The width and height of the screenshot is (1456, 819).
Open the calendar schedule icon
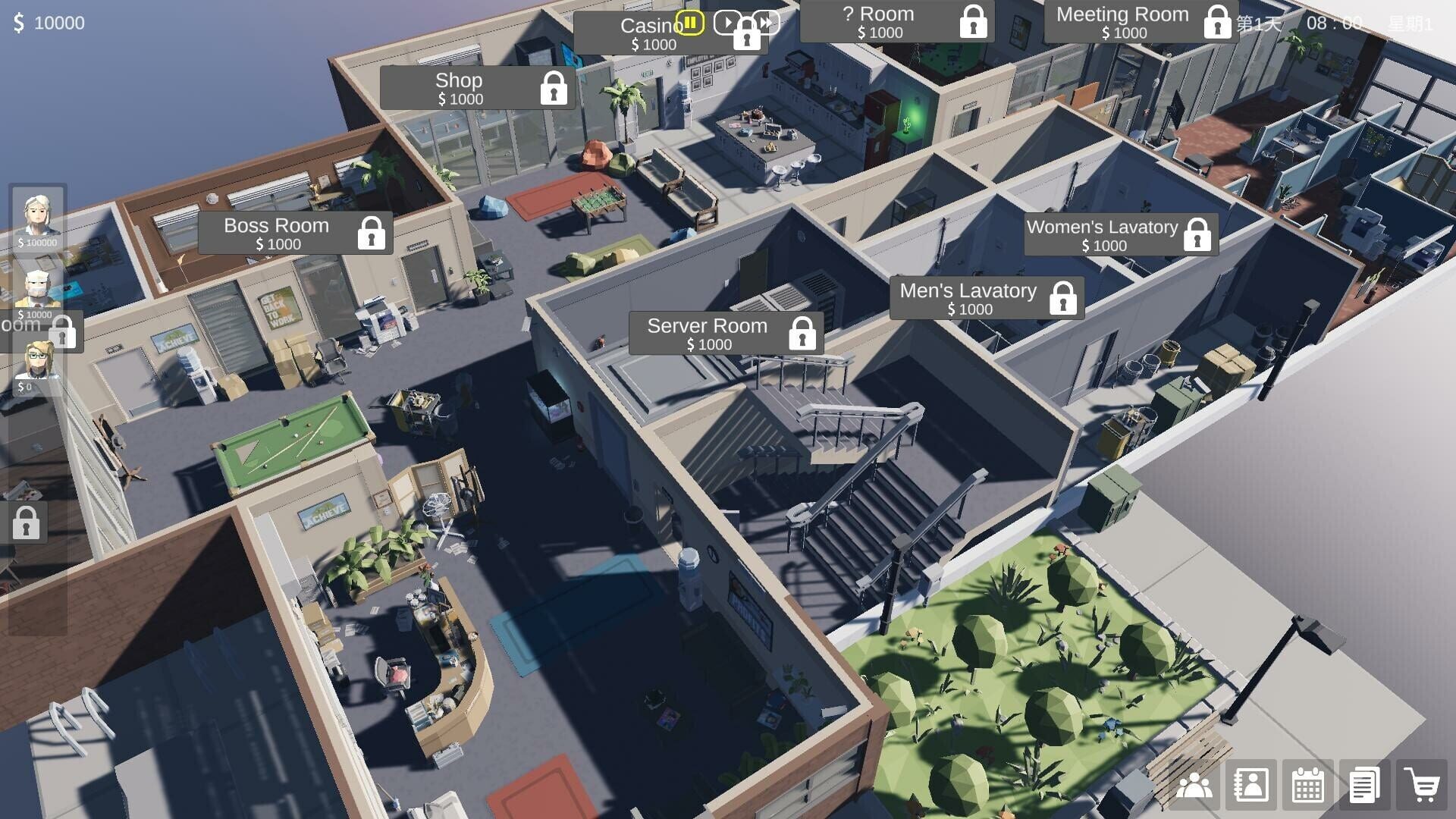(1307, 786)
